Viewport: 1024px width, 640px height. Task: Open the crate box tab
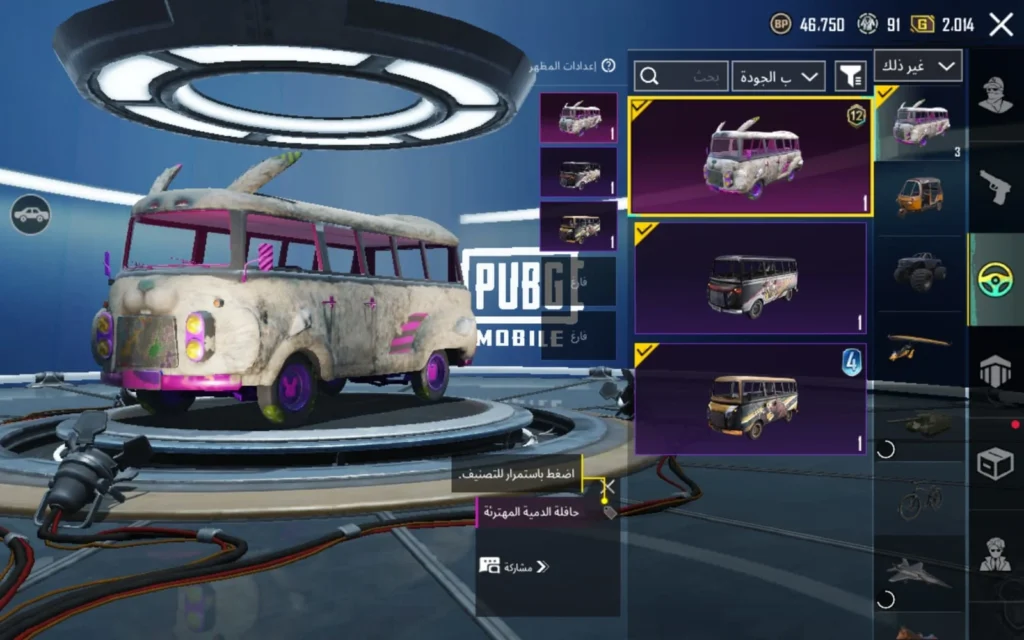(995, 463)
